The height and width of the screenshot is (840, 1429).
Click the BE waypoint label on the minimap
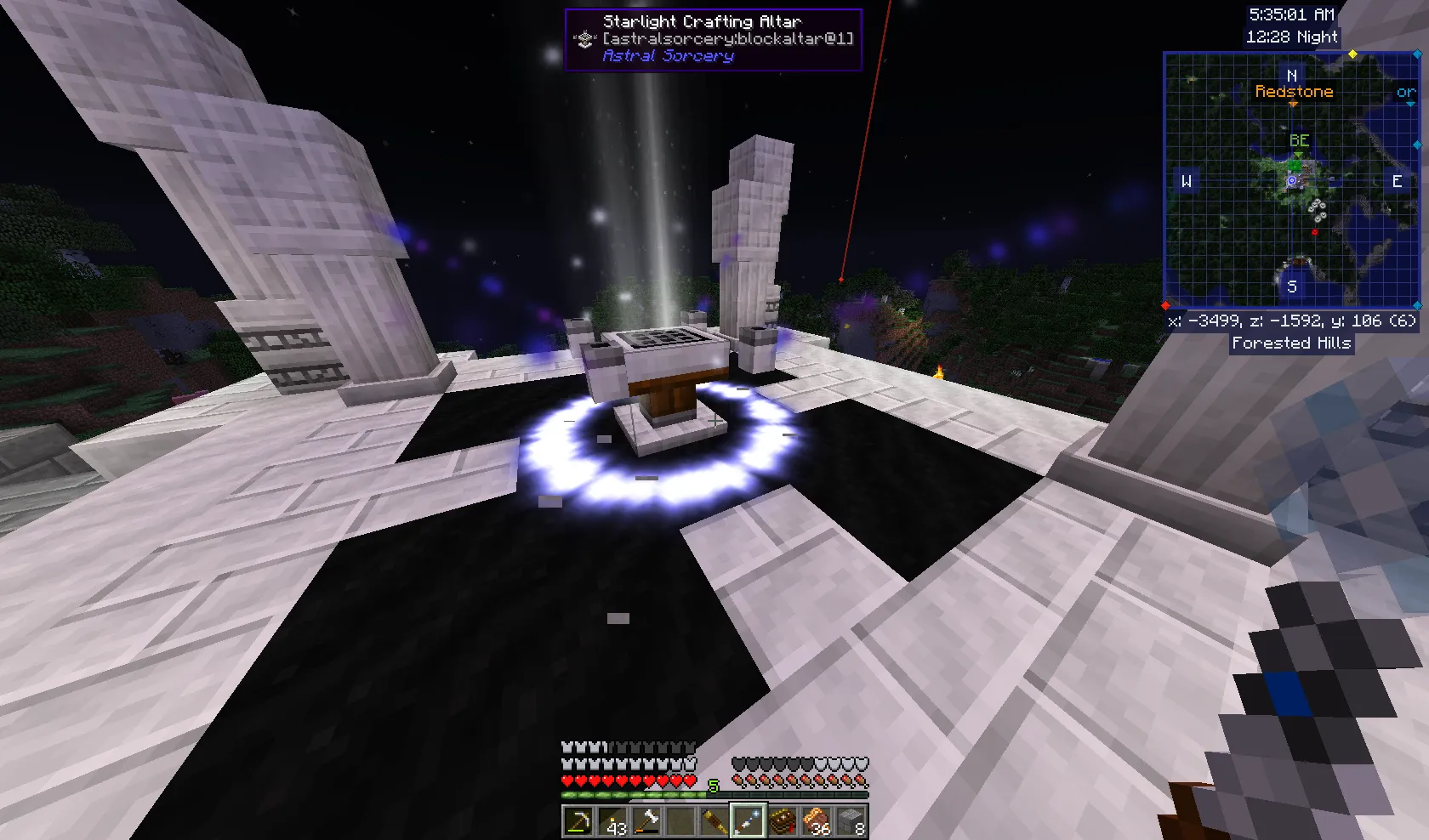1300,139
